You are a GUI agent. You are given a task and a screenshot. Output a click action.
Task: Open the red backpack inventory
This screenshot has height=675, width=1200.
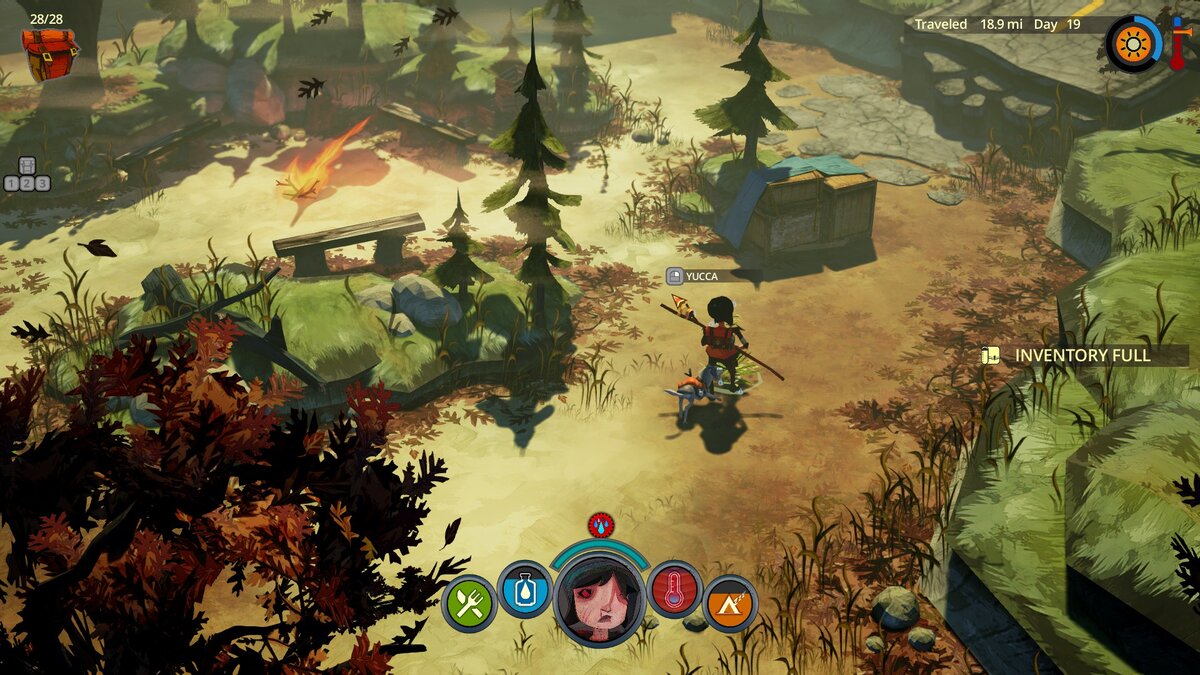pos(49,54)
